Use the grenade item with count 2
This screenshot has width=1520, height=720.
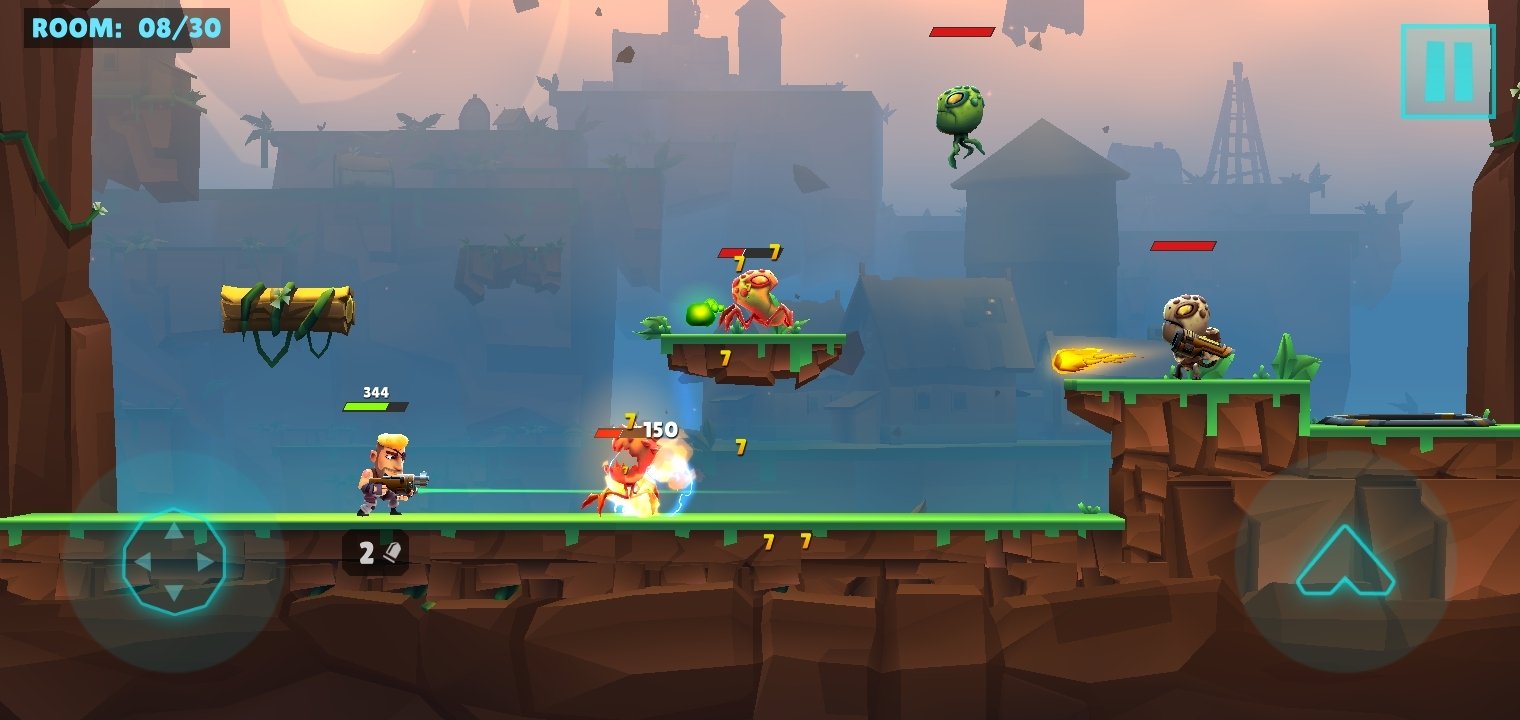(x=376, y=552)
